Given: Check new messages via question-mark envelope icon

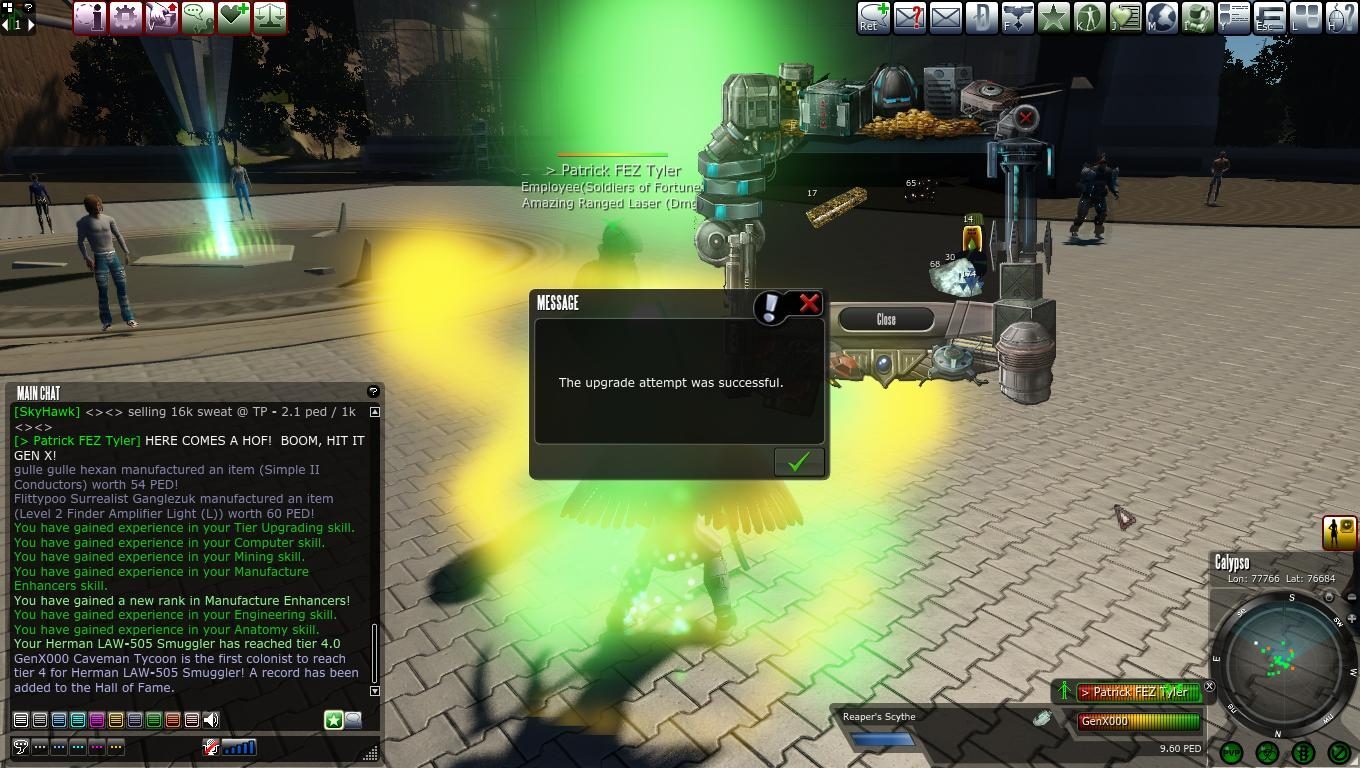Looking at the screenshot, I should pos(906,17).
